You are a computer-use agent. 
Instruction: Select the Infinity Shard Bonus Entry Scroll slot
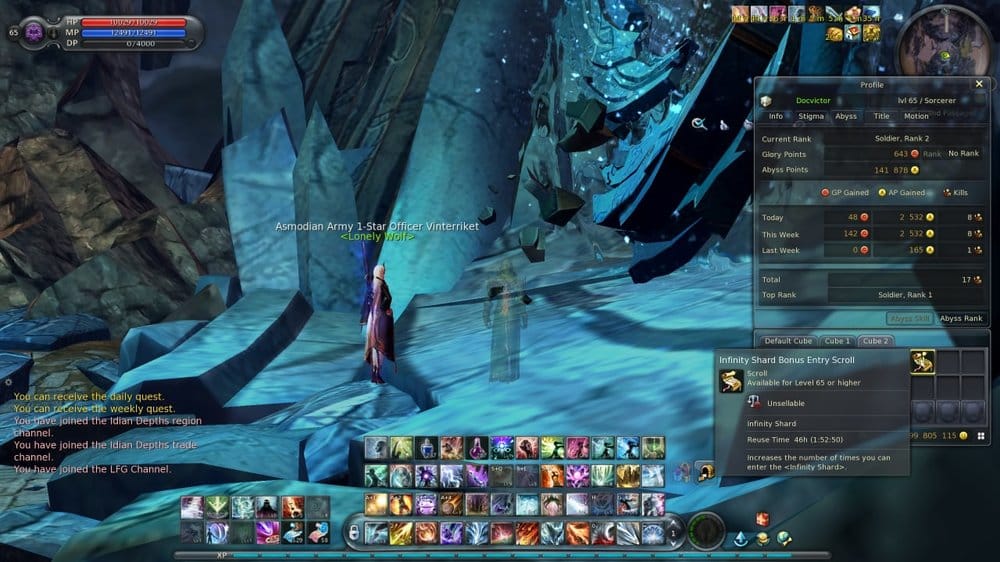click(922, 361)
